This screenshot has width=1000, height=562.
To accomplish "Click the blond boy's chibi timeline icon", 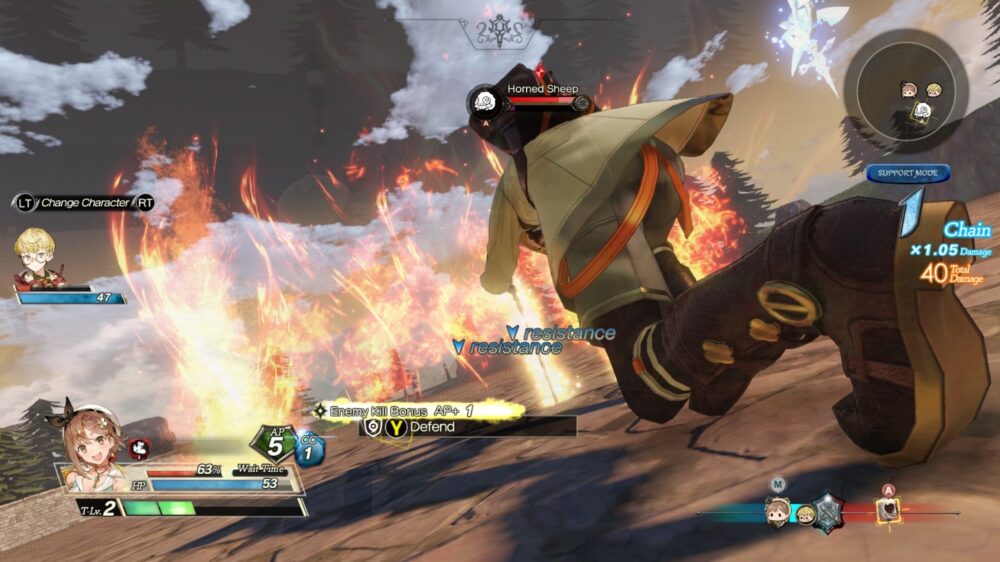I will click(x=804, y=515).
